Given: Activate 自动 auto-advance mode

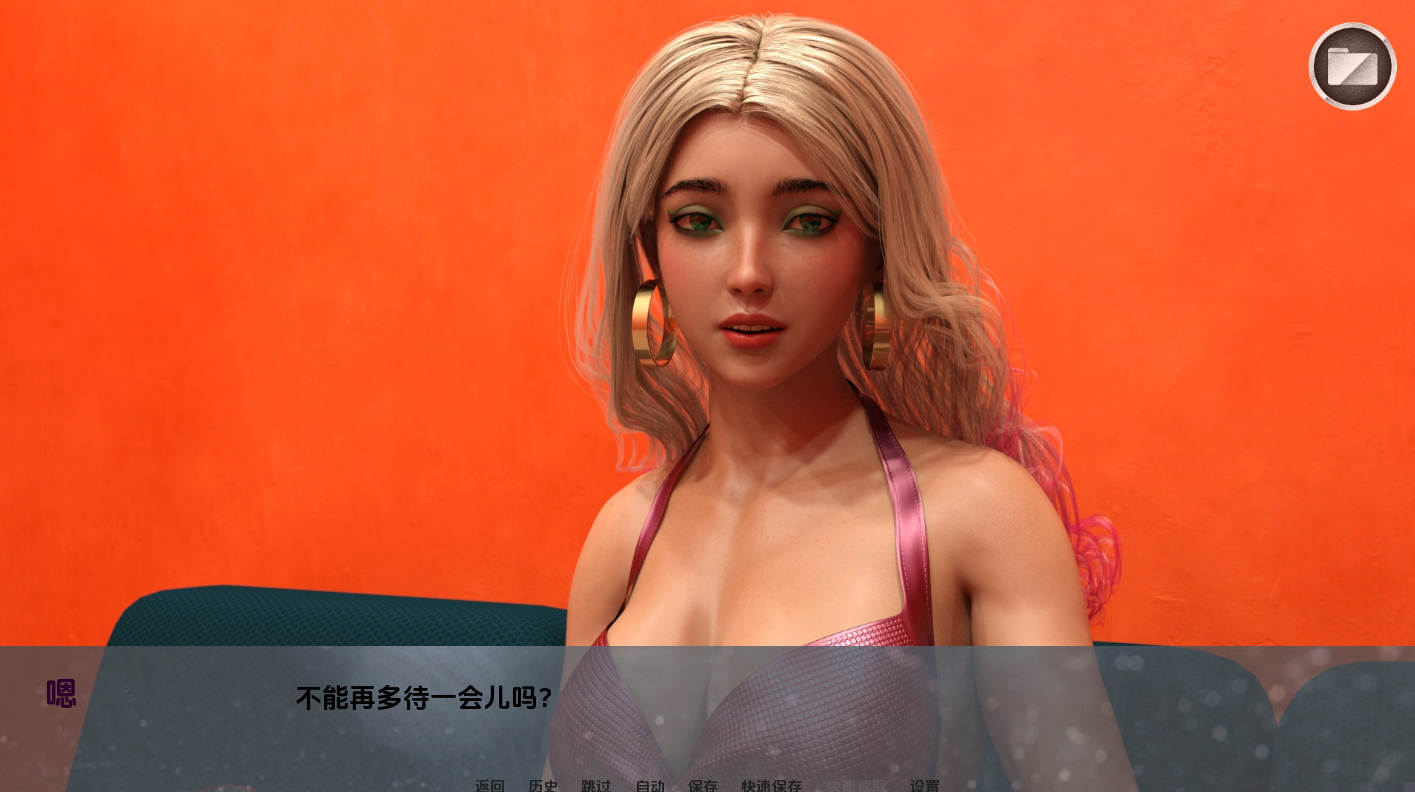Looking at the screenshot, I should click(x=650, y=786).
